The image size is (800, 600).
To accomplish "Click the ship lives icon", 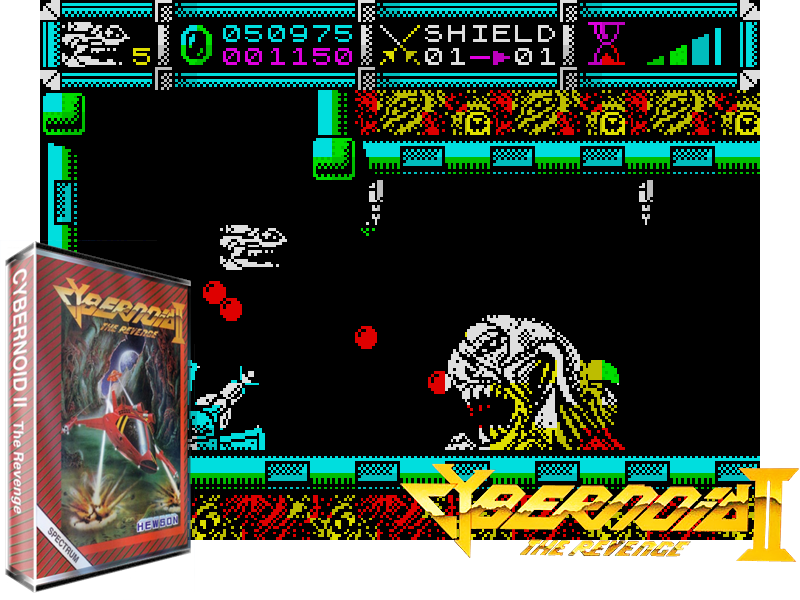I will click(94, 45).
